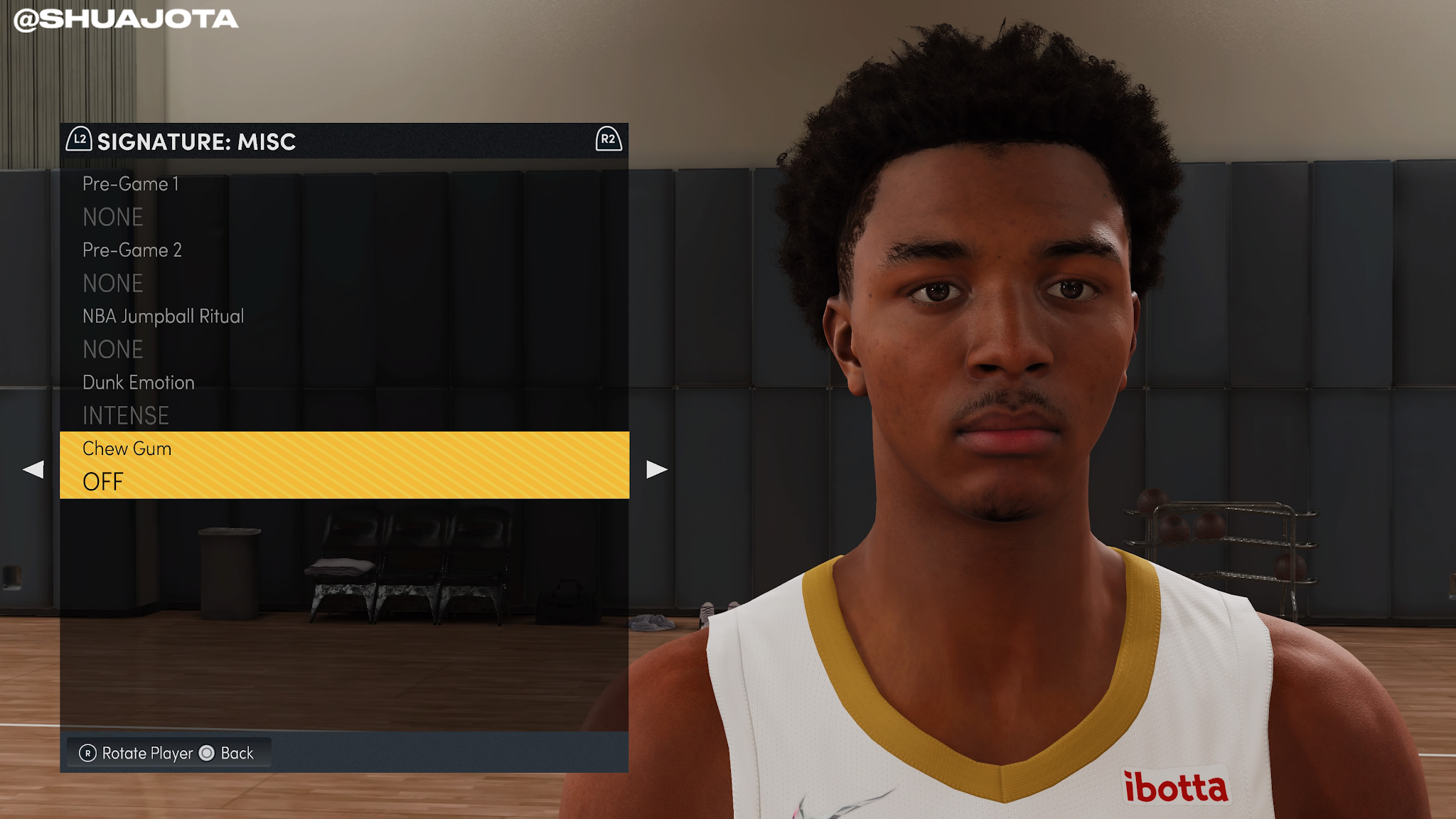Click the NONE value under Pre-Game 1
1456x819 pixels.
coord(112,217)
